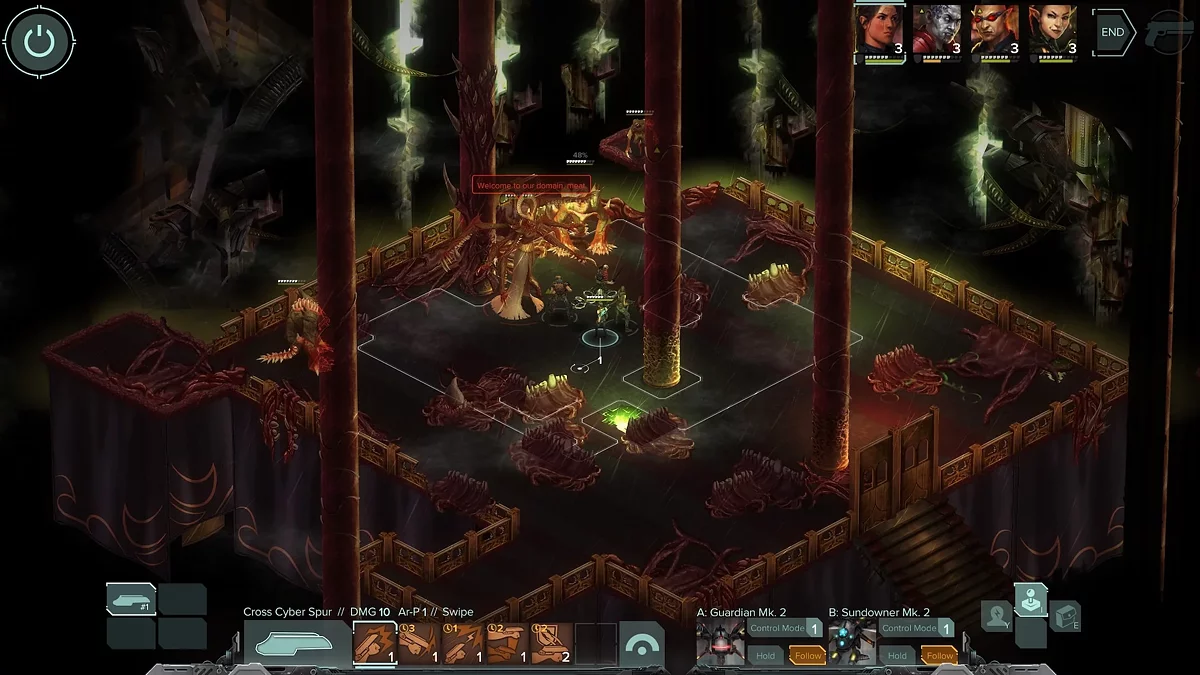Select weapon slot #1 Cyber Spur
This screenshot has width=1200, height=675.
[131, 599]
